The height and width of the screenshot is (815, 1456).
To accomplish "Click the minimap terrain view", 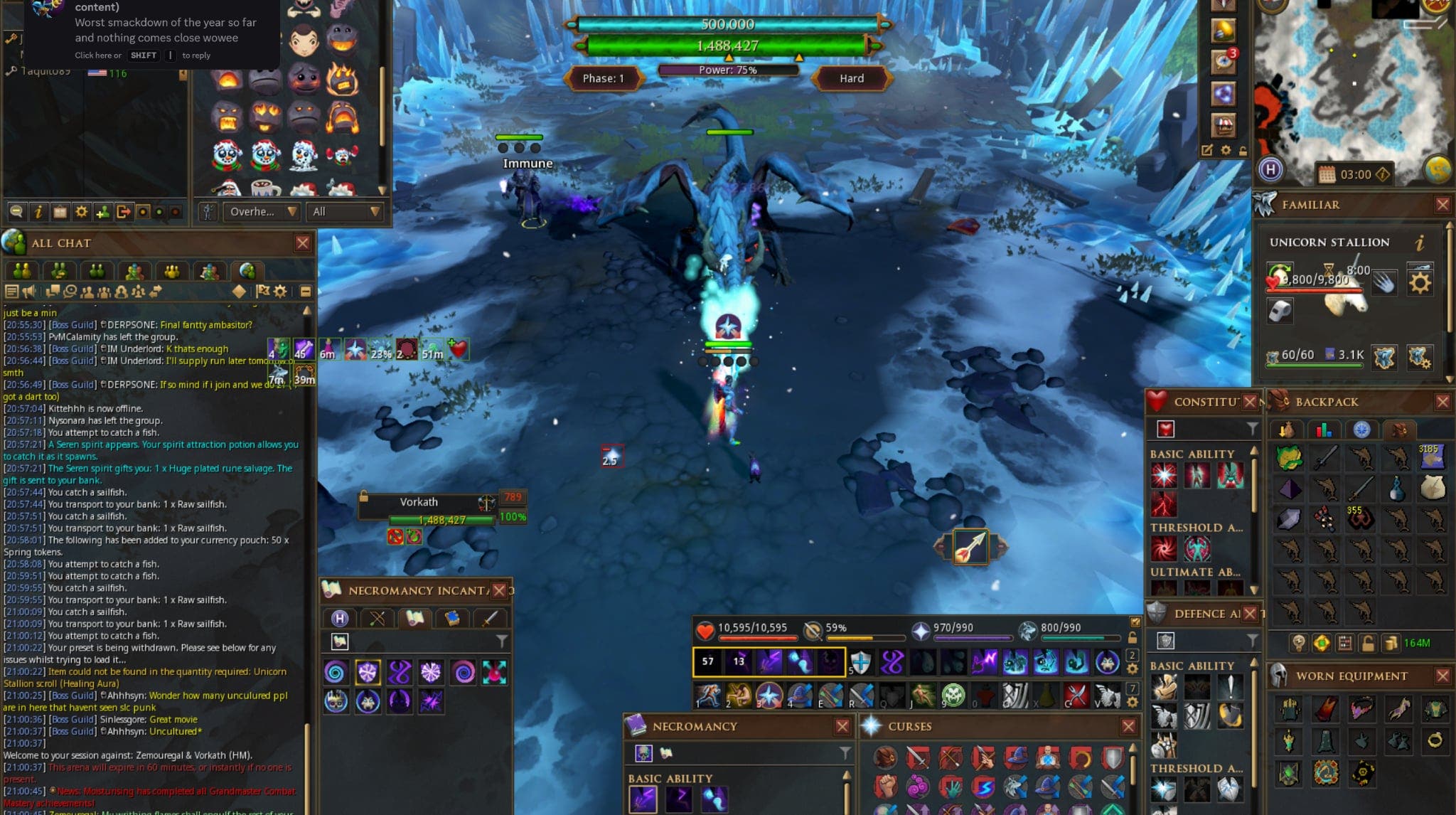I will [x=1351, y=85].
